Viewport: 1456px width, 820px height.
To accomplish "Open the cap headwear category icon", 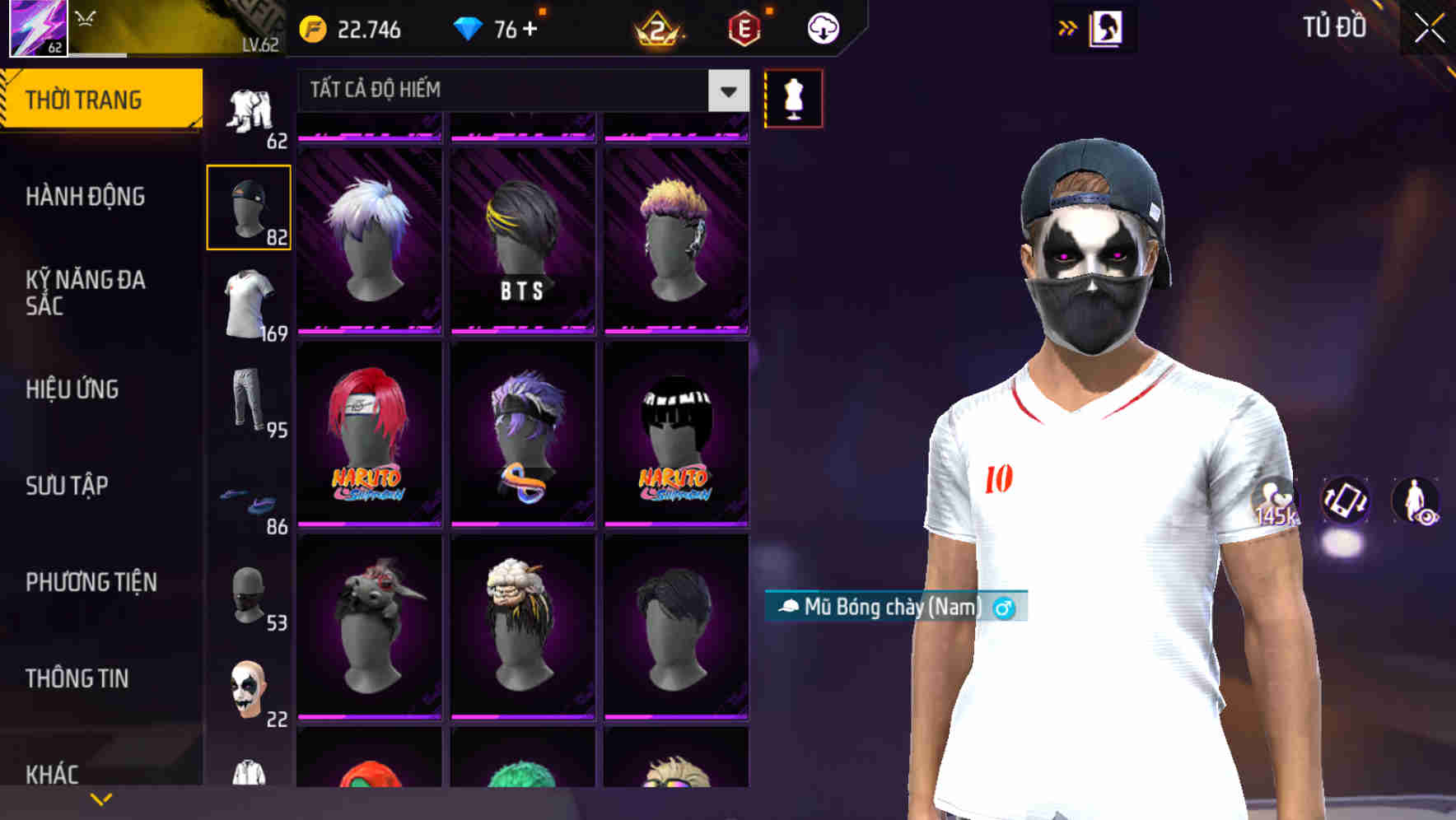I will click(x=249, y=206).
